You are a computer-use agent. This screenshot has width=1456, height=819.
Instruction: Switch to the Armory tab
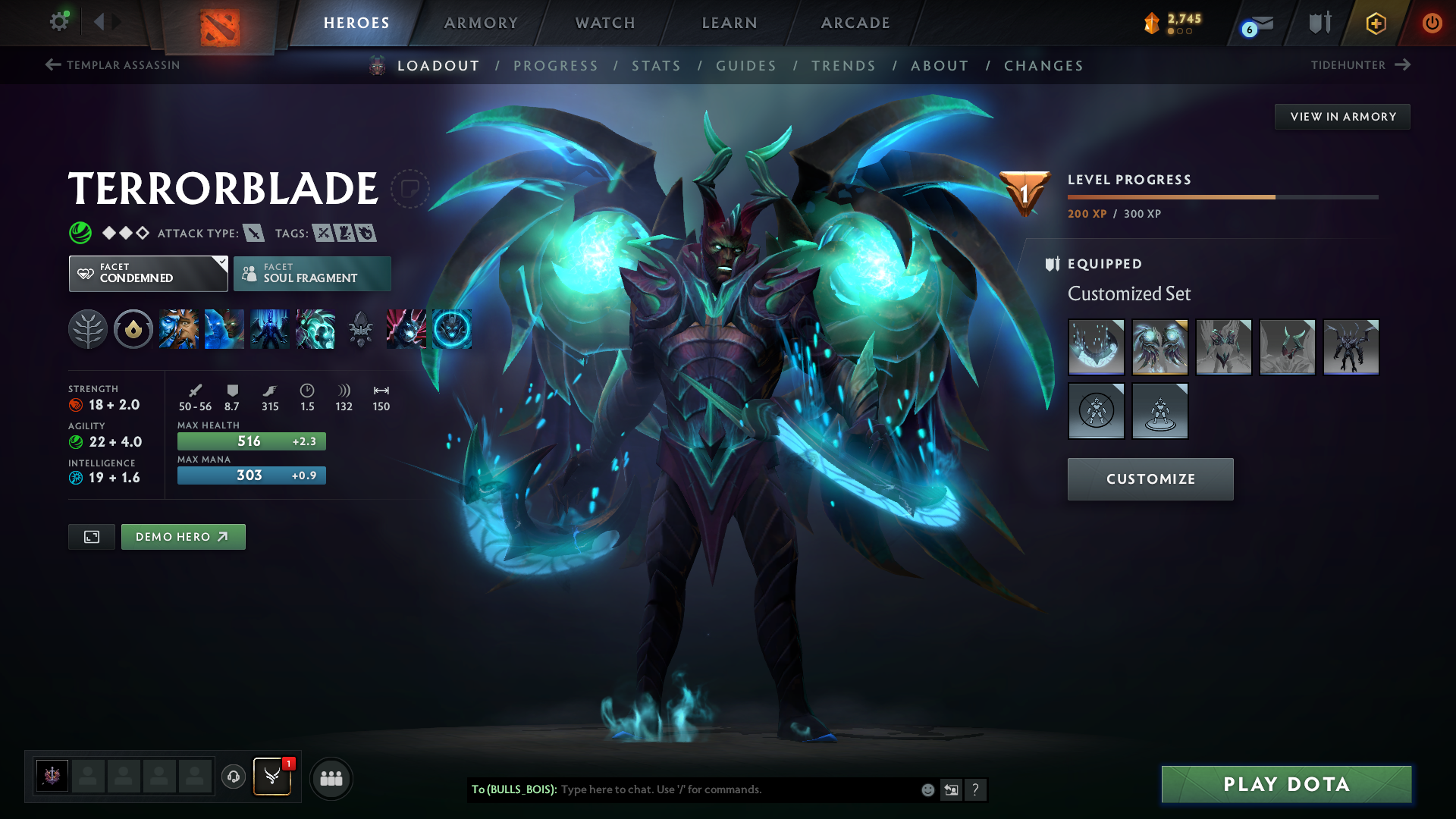pos(481,23)
